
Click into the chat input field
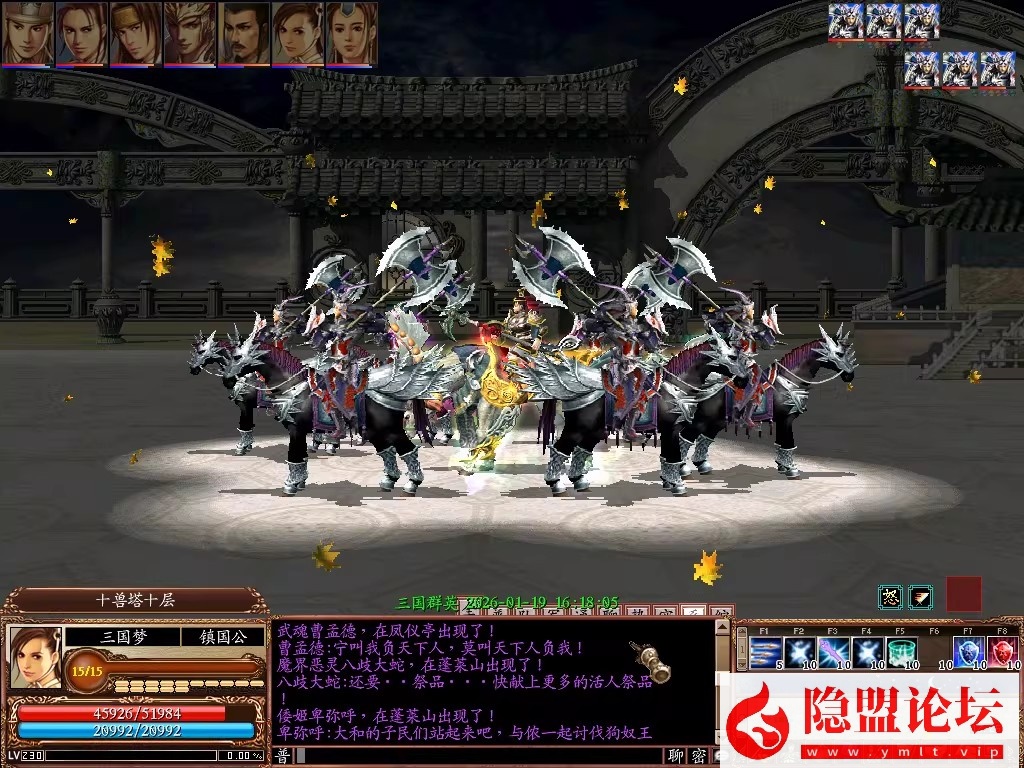[480, 756]
